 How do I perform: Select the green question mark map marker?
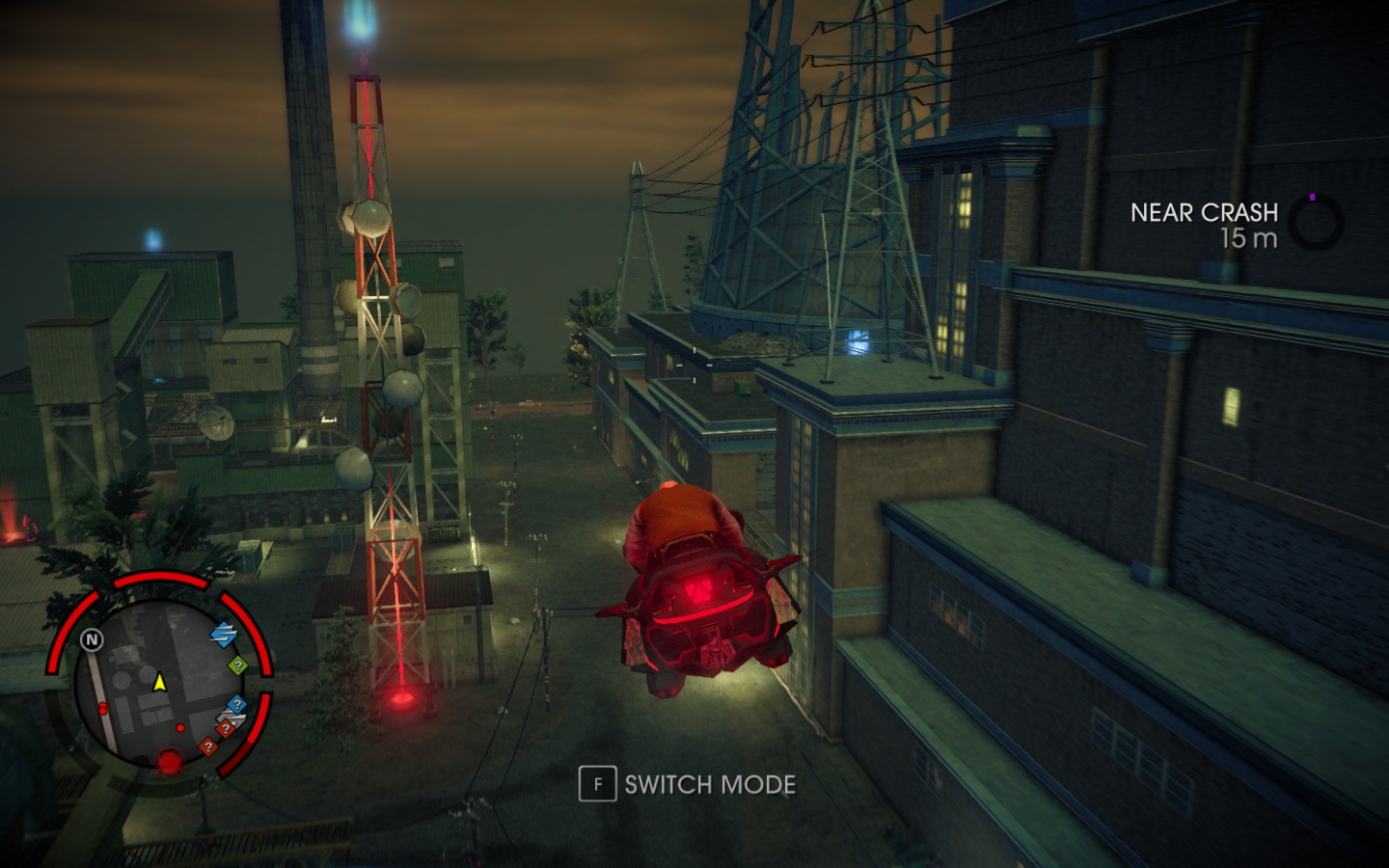(238, 665)
